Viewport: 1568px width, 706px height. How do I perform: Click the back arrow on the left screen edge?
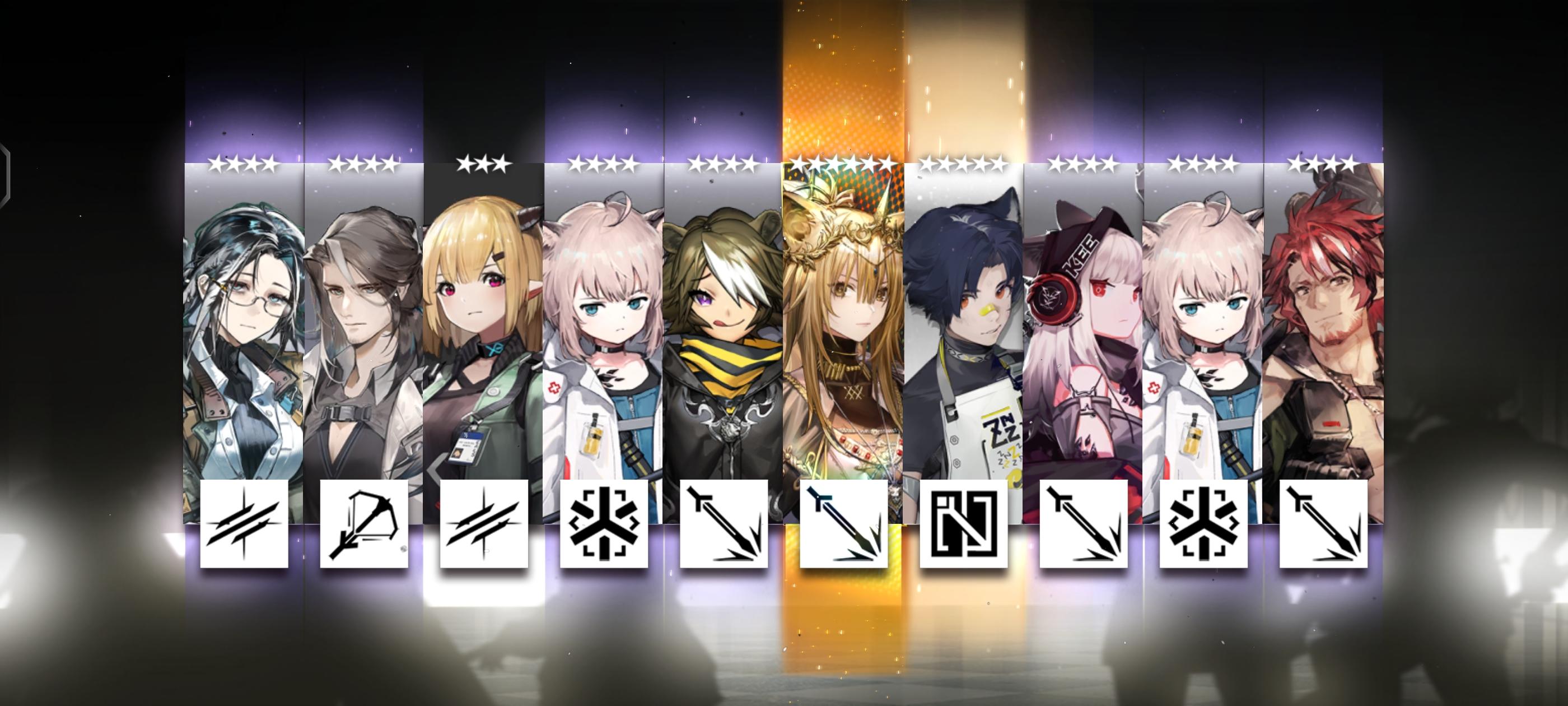click(x=6, y=176)
